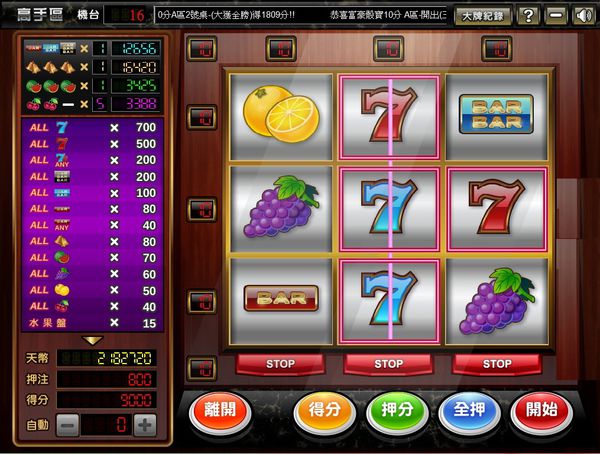The height and width of the screenshot is (454, 600).
Task: Increase auto-spin count with the plus button
Action: pyautogui.click(x=145, y=424)
